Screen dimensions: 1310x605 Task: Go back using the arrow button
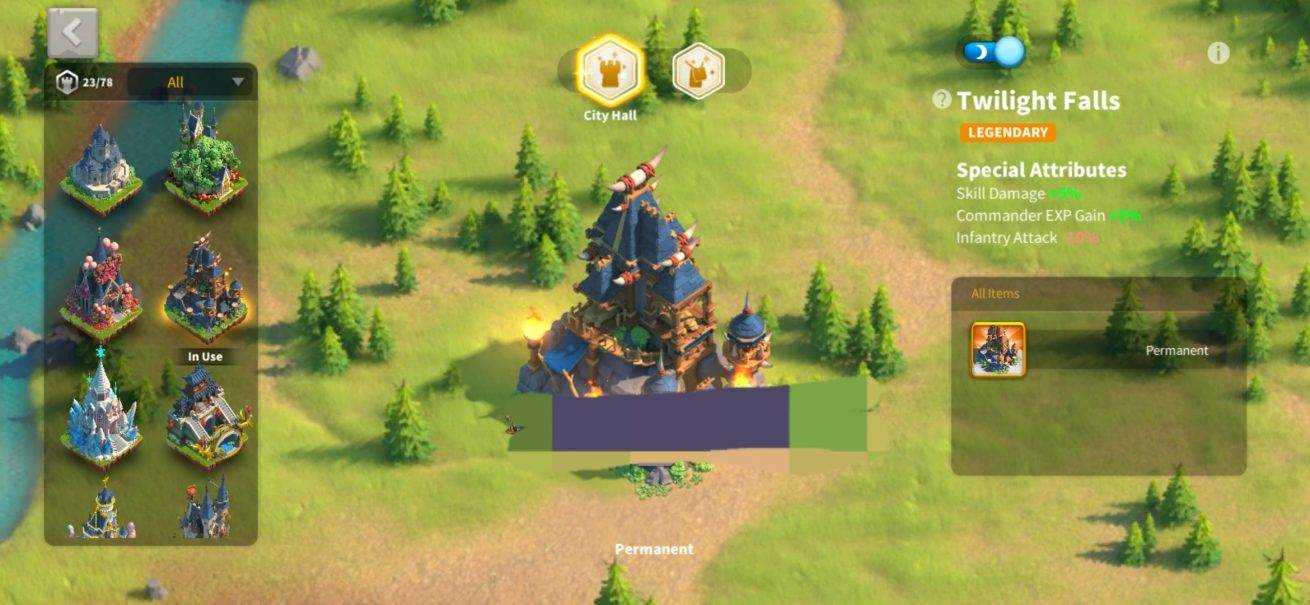[73, 33]
